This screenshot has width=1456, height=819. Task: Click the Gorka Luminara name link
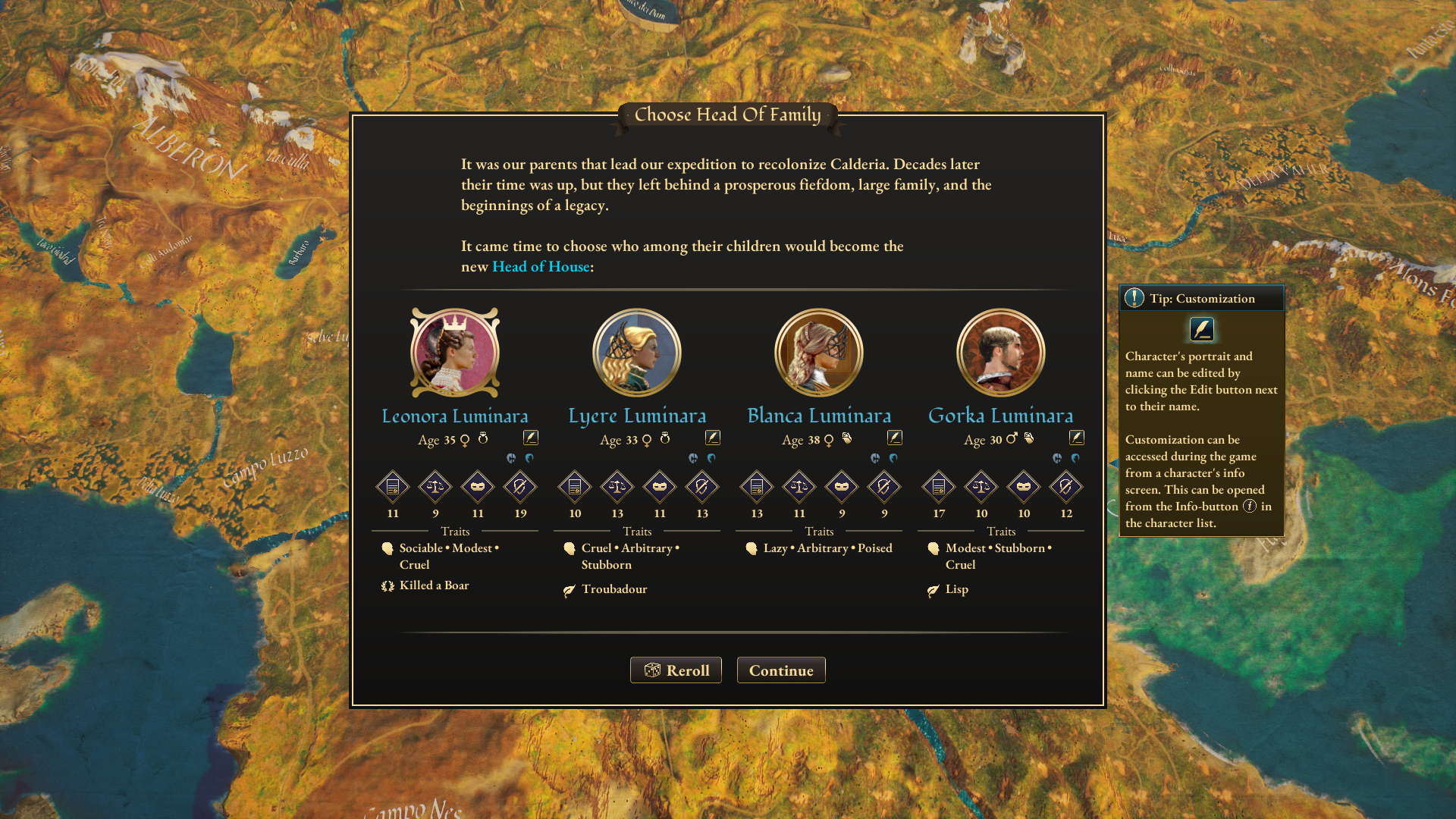coord(1001,416)
